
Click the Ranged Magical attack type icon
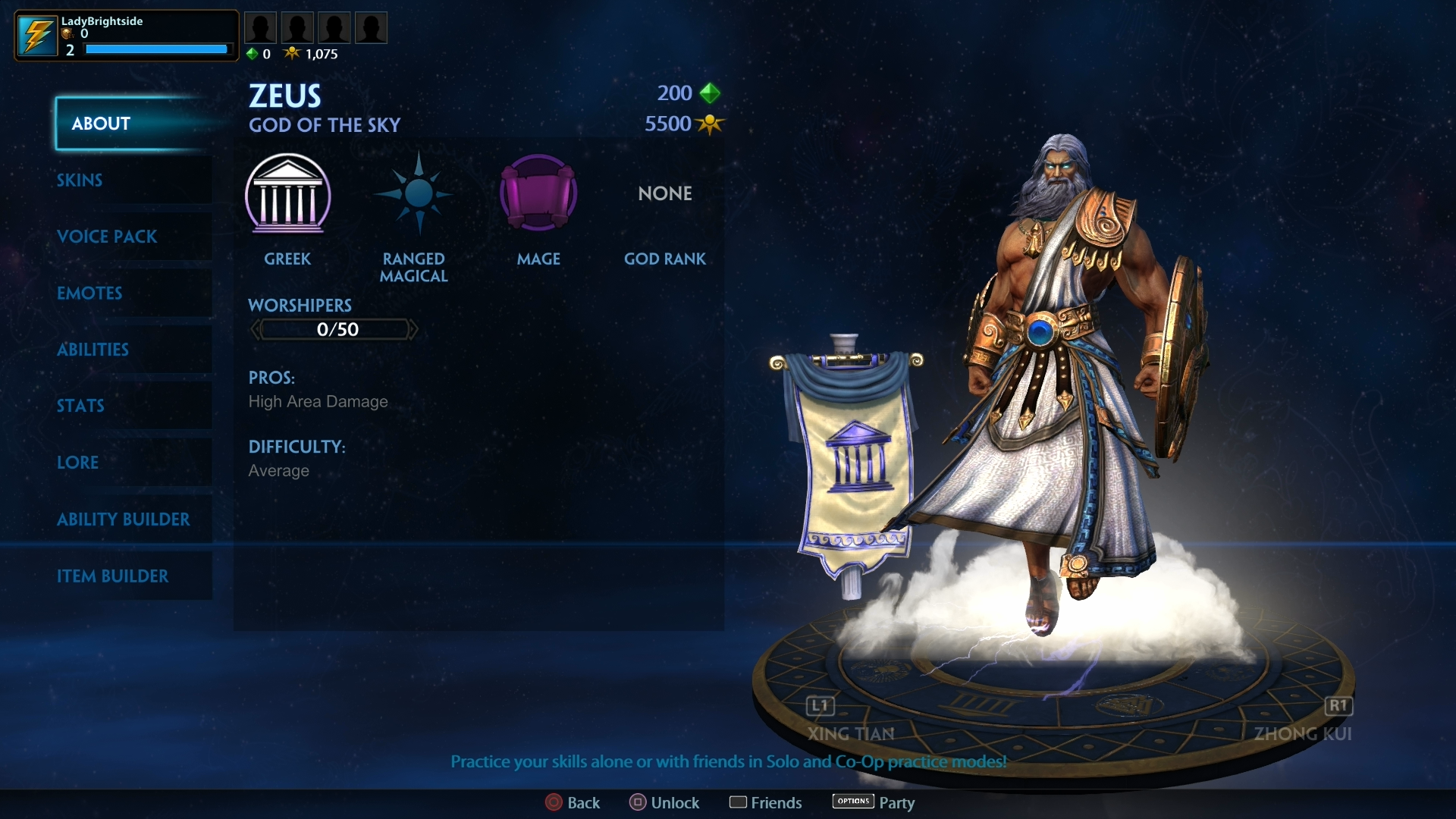click(x=414, y=193)
